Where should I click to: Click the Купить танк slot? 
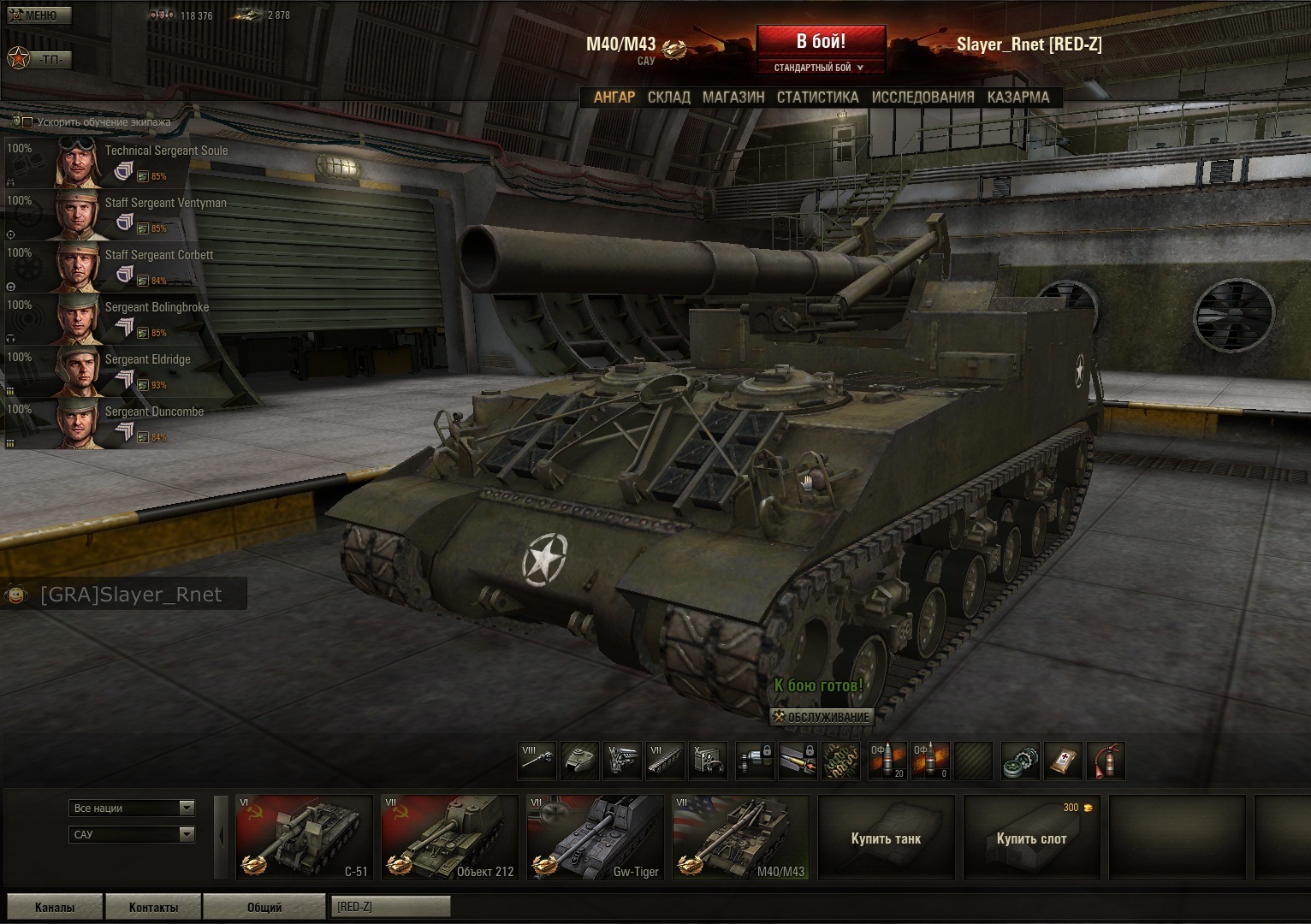pos(886,838)
